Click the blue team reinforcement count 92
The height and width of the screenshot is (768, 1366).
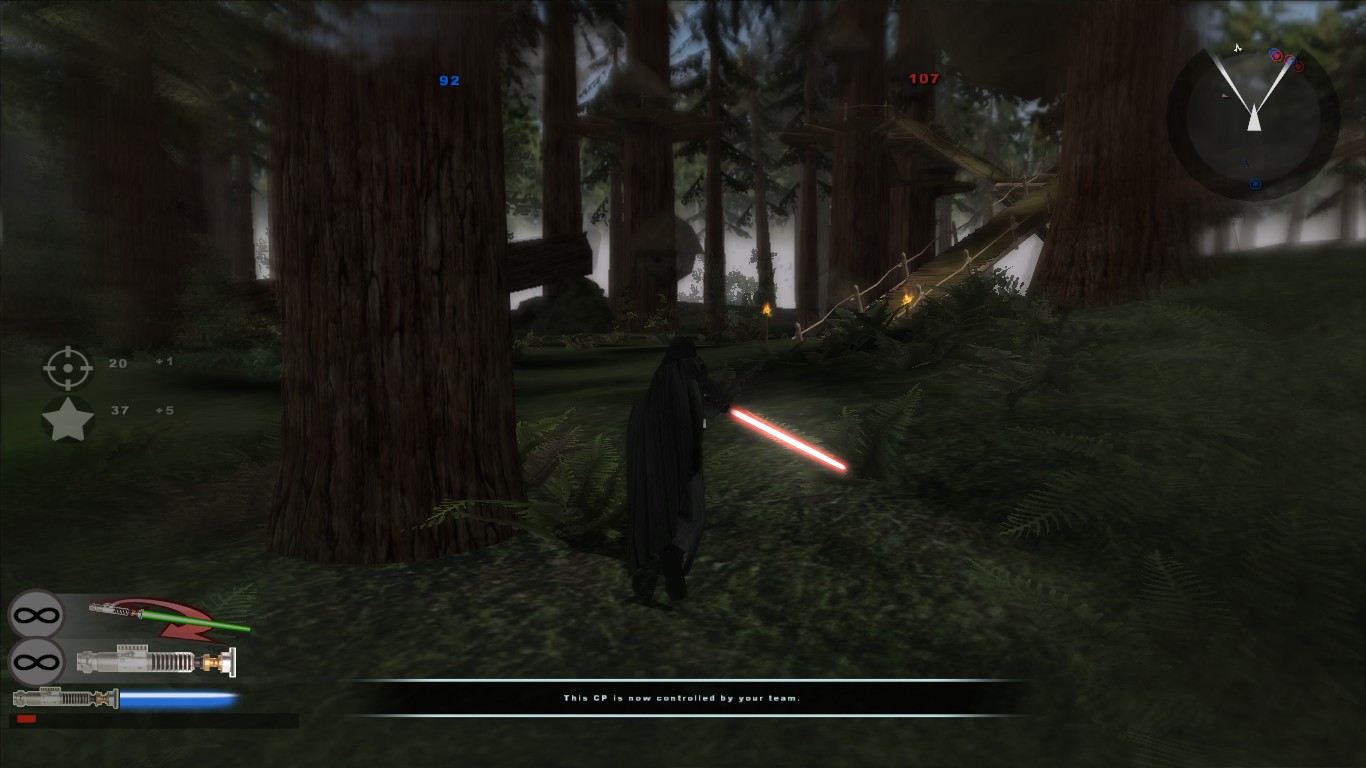450,80
